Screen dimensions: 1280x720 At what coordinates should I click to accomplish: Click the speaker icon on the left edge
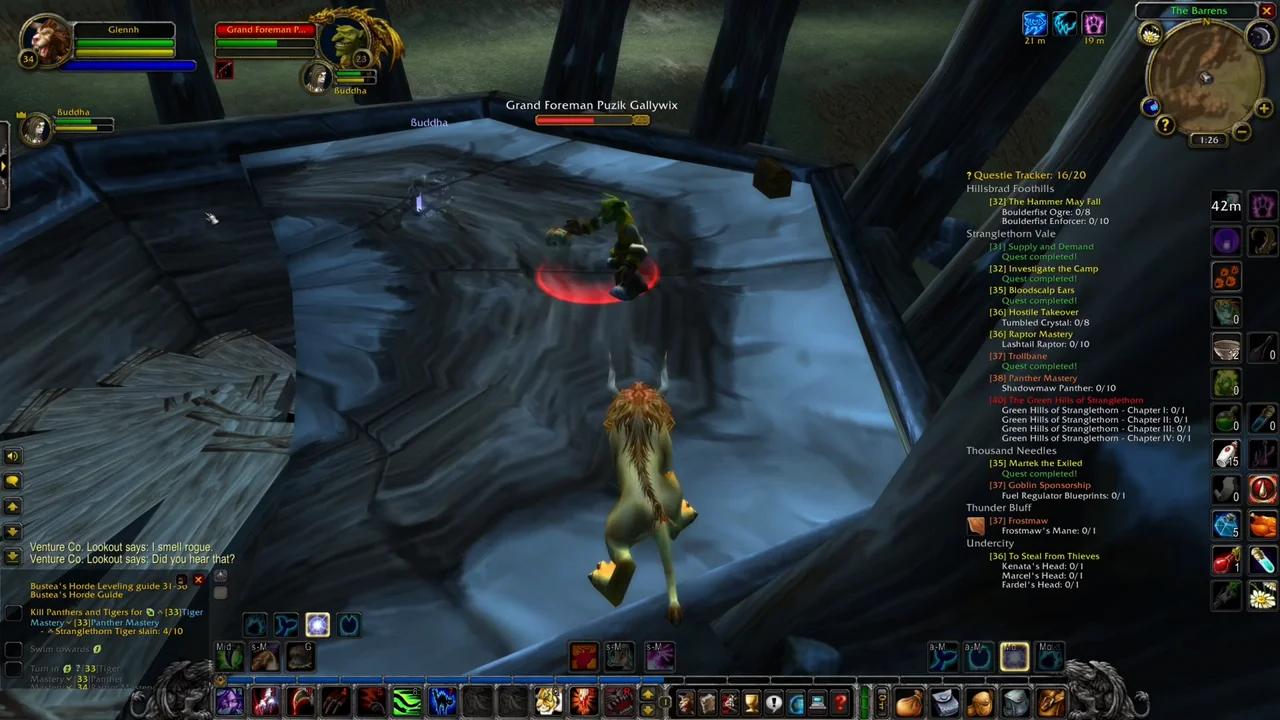(11, 456)
